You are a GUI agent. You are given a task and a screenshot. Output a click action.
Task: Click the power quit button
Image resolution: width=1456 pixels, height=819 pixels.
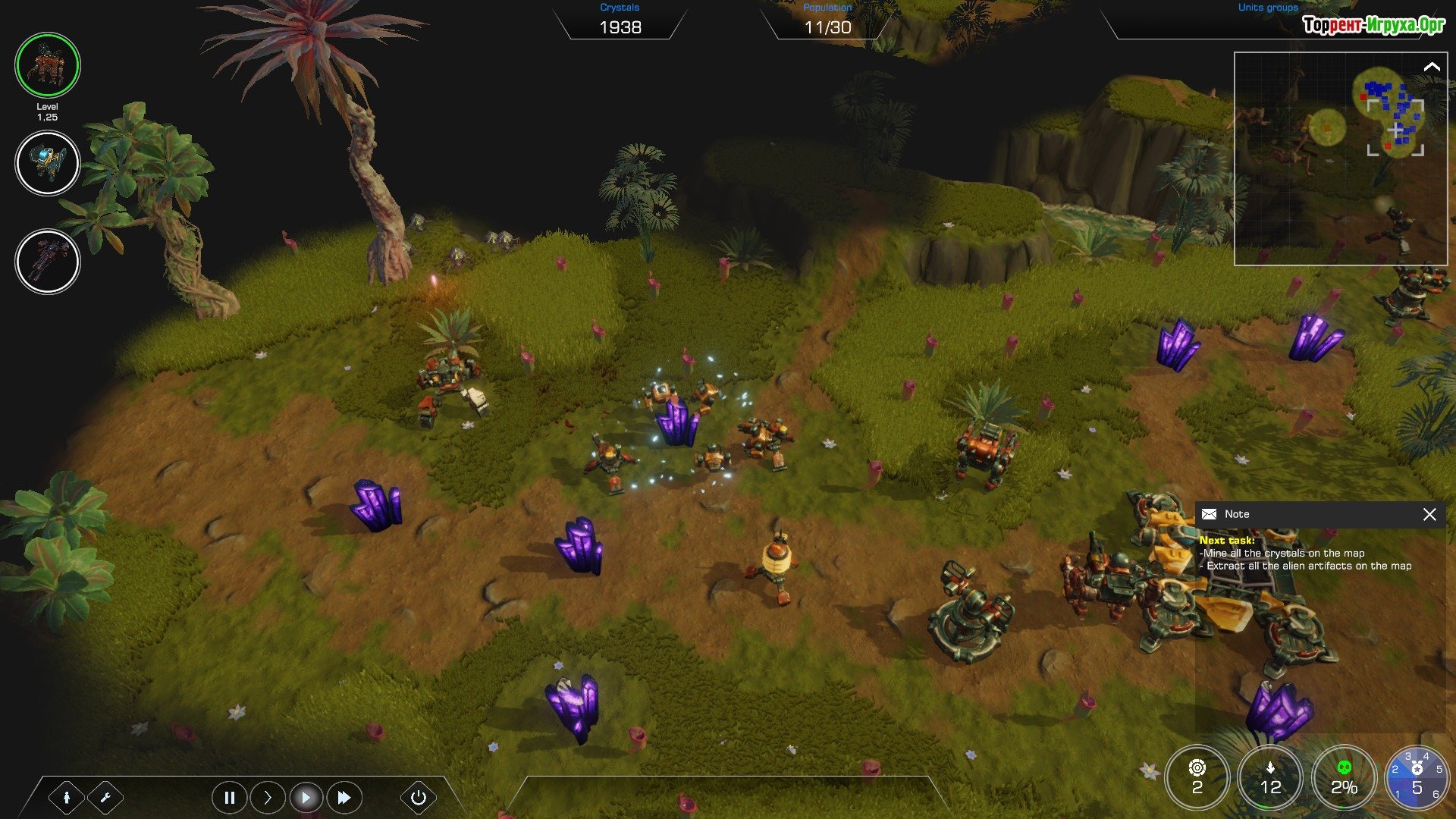click(x=418, y=797)
